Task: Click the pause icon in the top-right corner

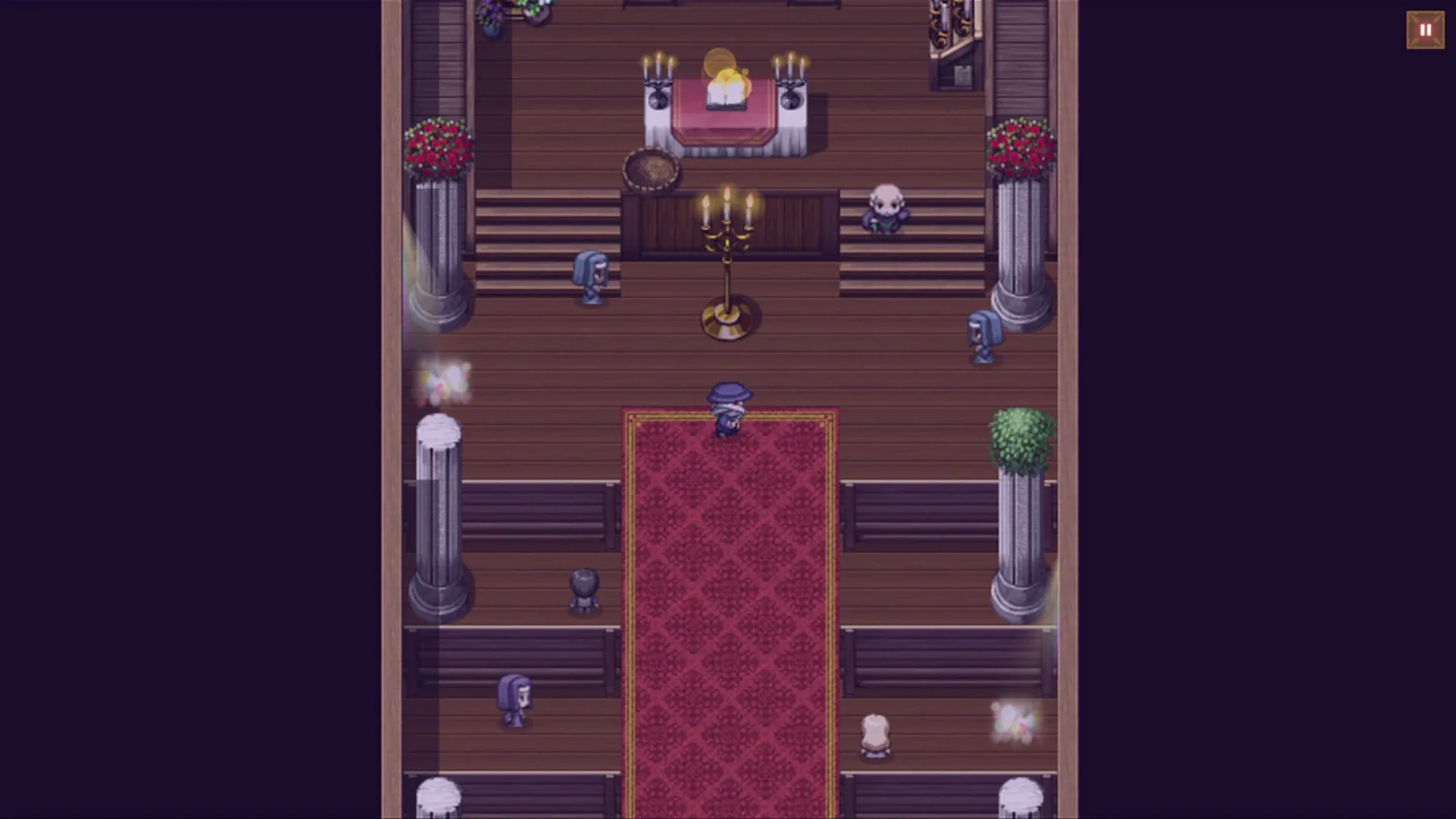Action: [1424, 30]
